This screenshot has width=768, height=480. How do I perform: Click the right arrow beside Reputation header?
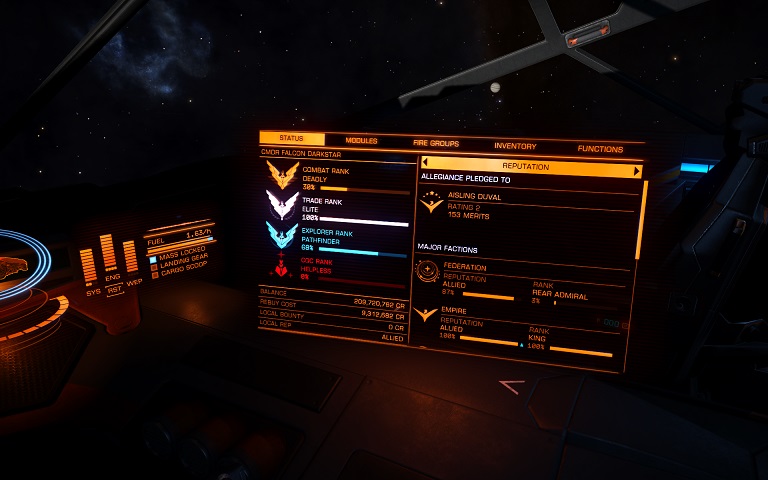point(636,171)
